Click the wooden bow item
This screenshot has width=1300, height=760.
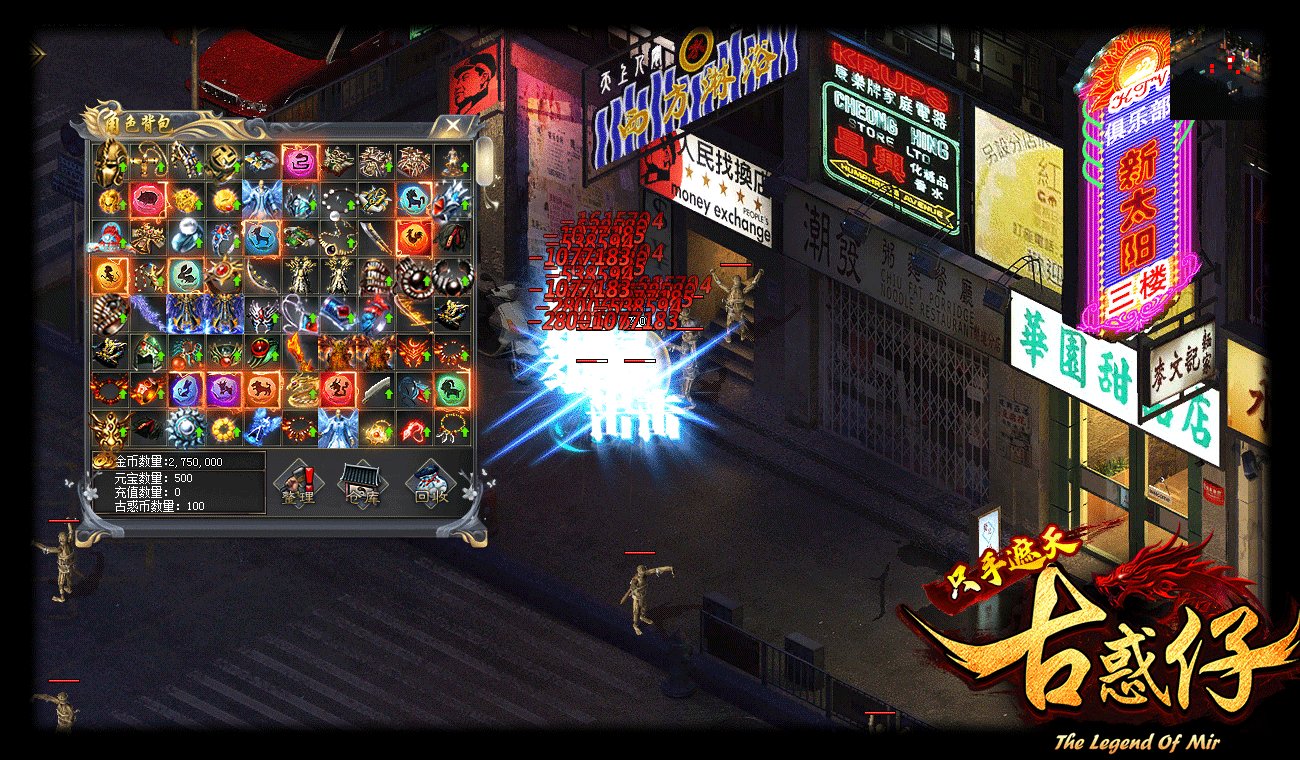click(260, 275)
